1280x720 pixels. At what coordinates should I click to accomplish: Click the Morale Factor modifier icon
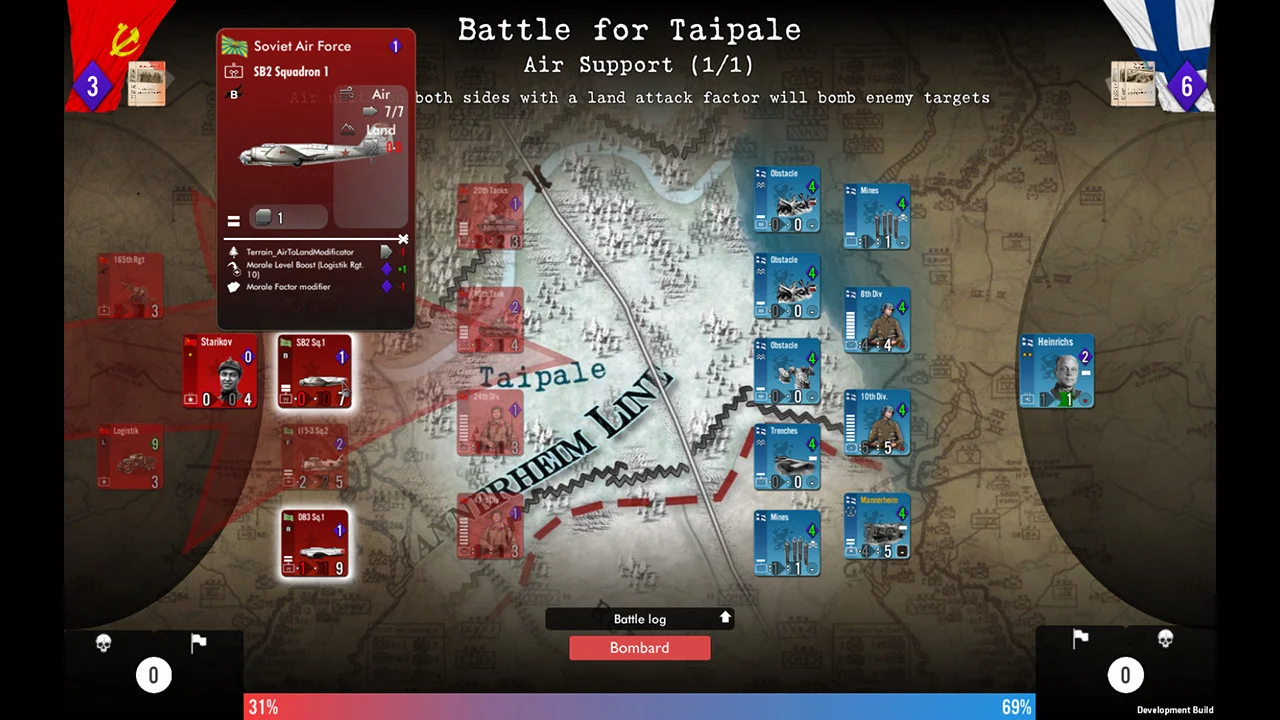[x=233, y=287]
